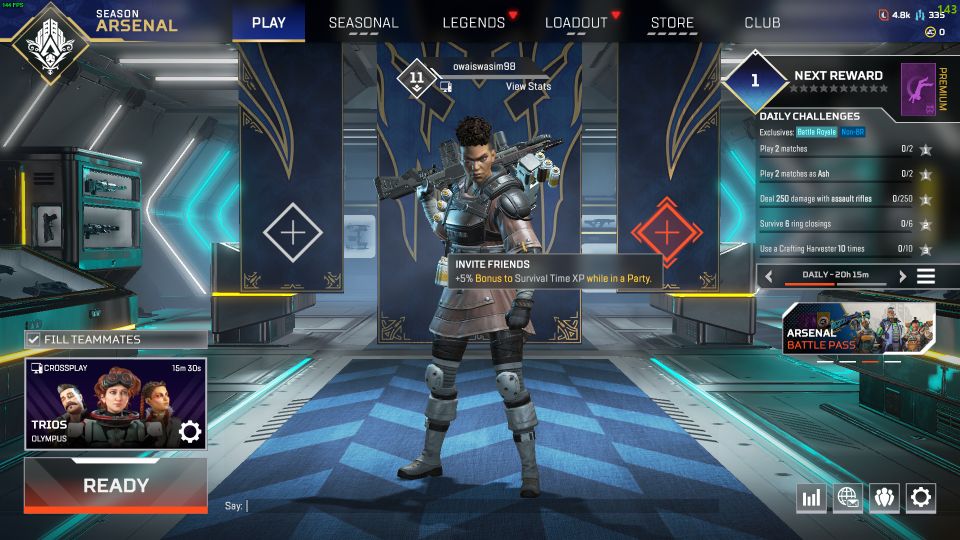Toggle the Fill Teammates checkbox
Screen dimensions: 960x540
coord(33,339)
